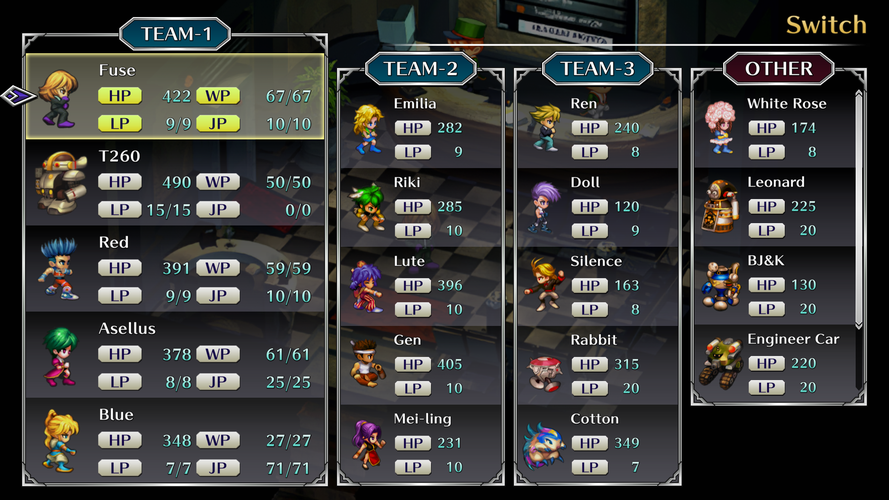Screen dimensions: 889x500
Task: Select Ren in Team-3
Action: tap(597, 127)
